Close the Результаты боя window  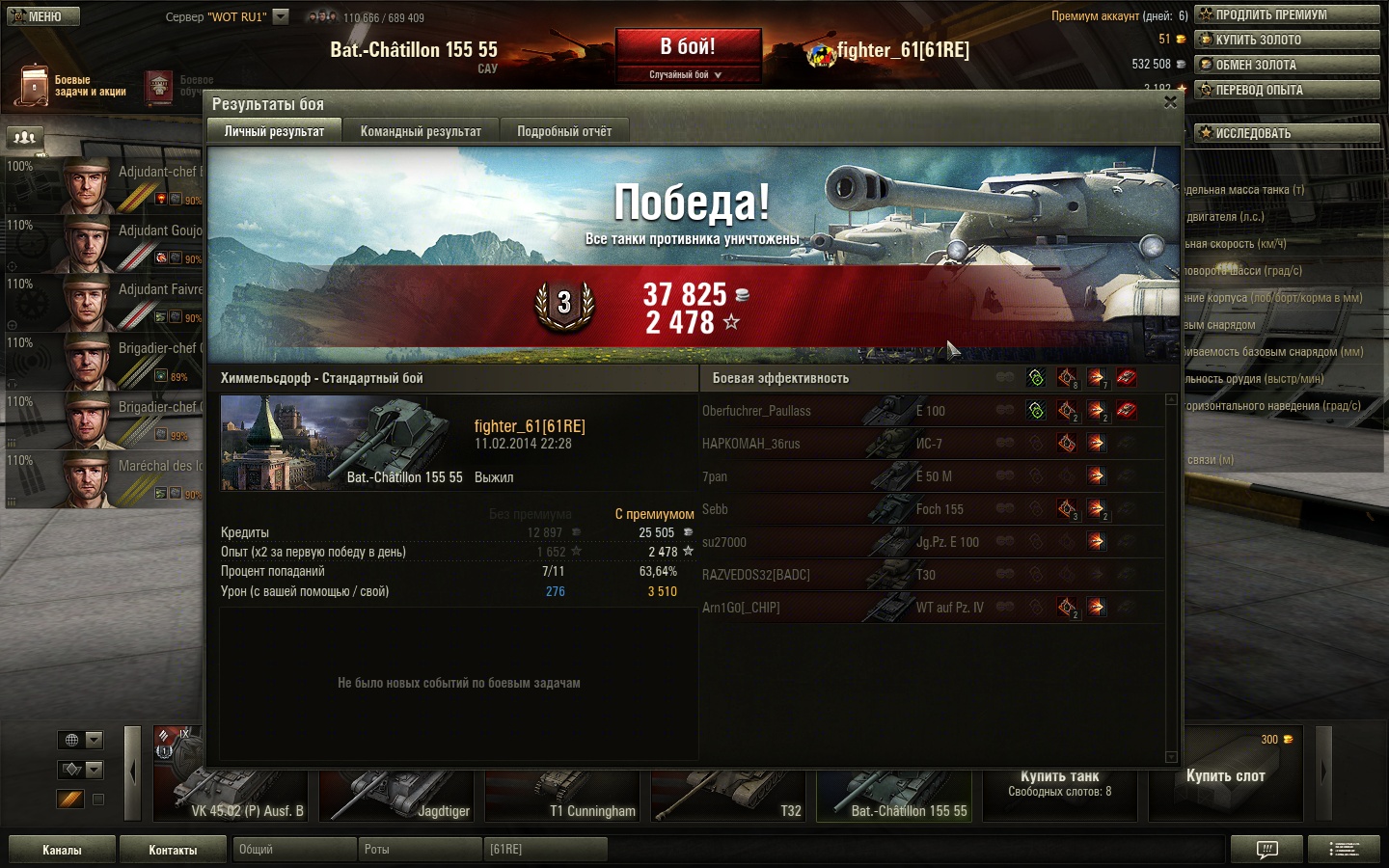click(x=1170, y=102)
